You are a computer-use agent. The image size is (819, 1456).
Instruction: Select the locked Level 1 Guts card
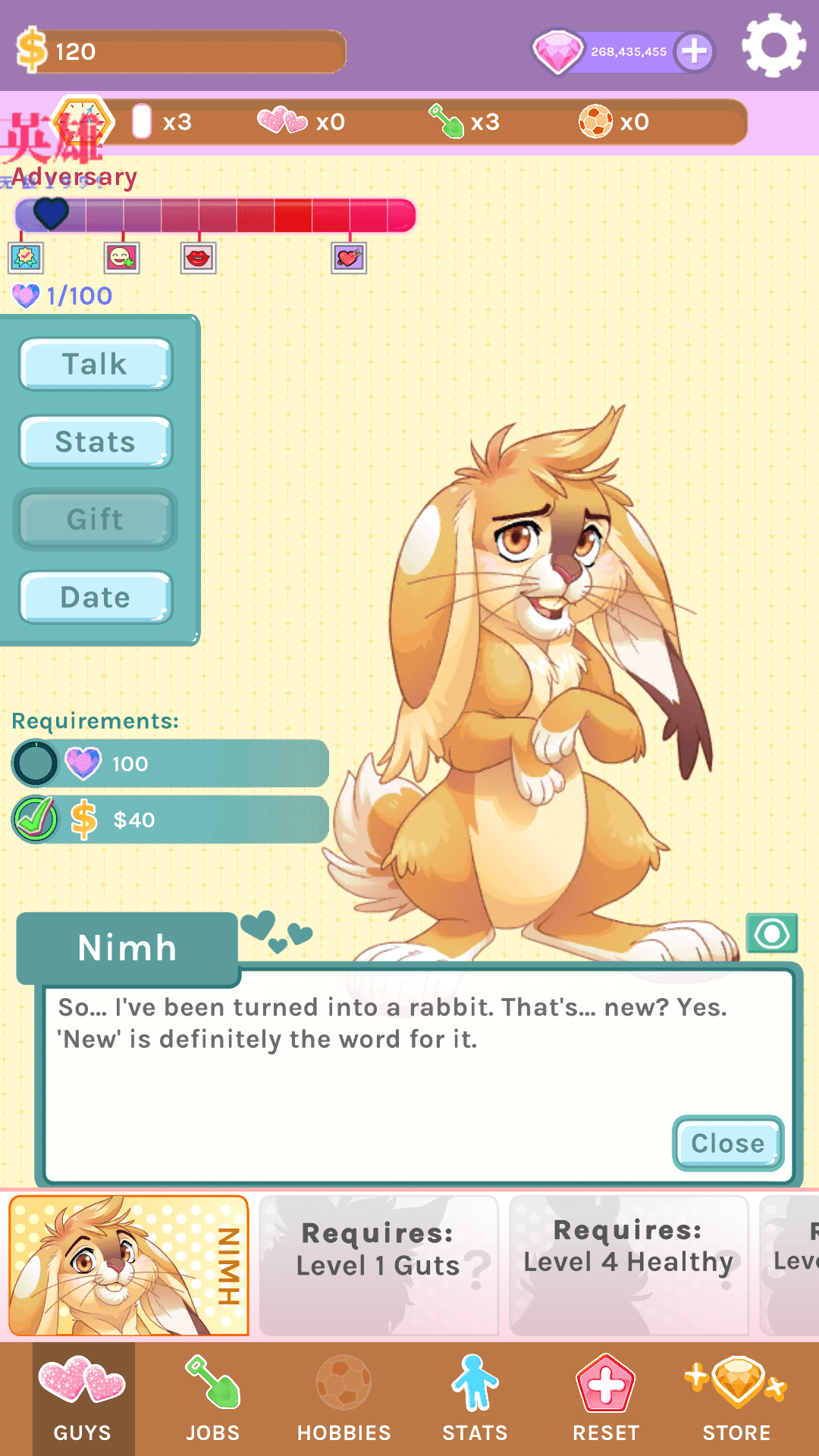(x=378, y=1266)
